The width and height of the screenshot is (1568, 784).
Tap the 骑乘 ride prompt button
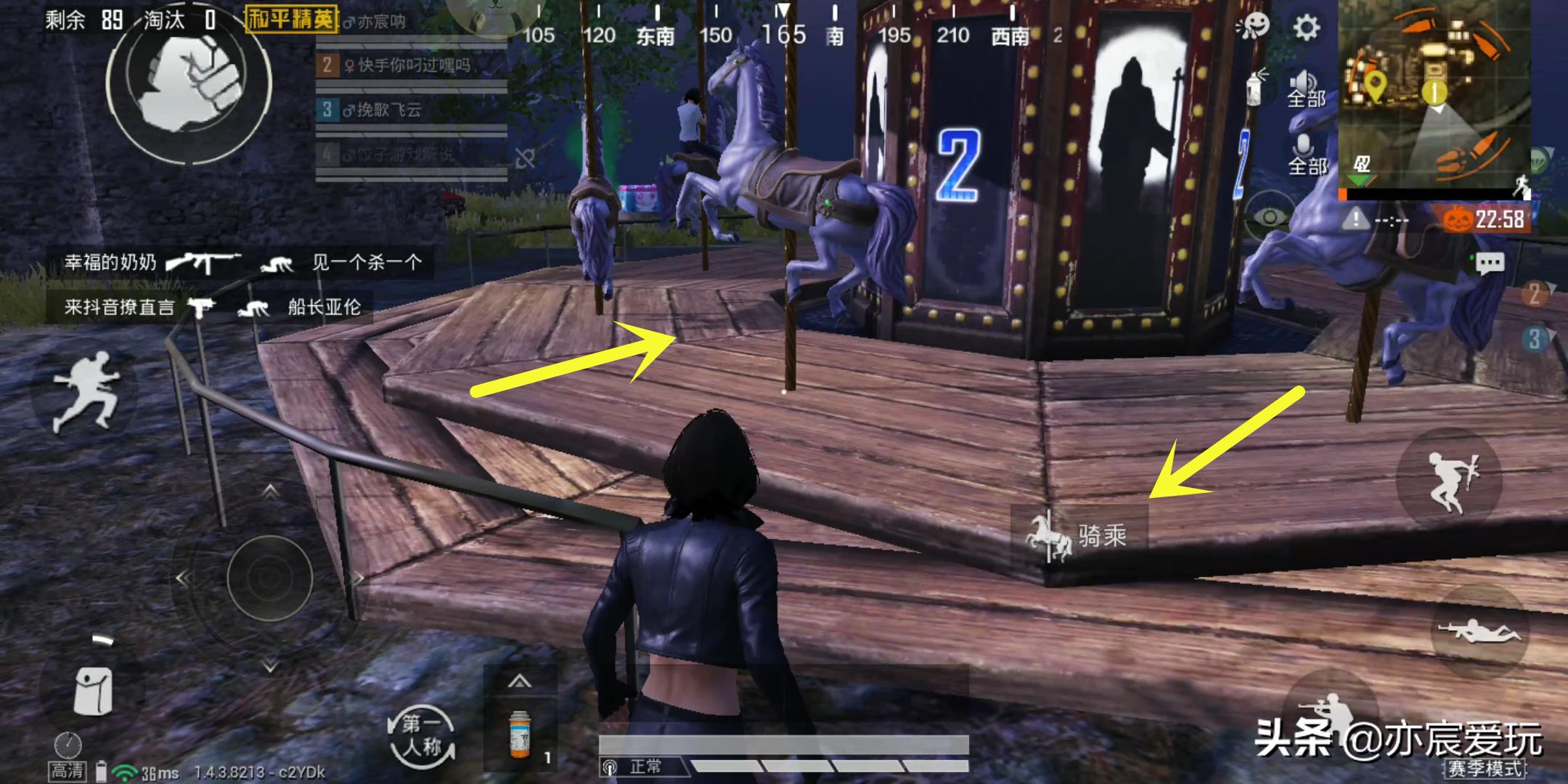tap(1079, 536)
